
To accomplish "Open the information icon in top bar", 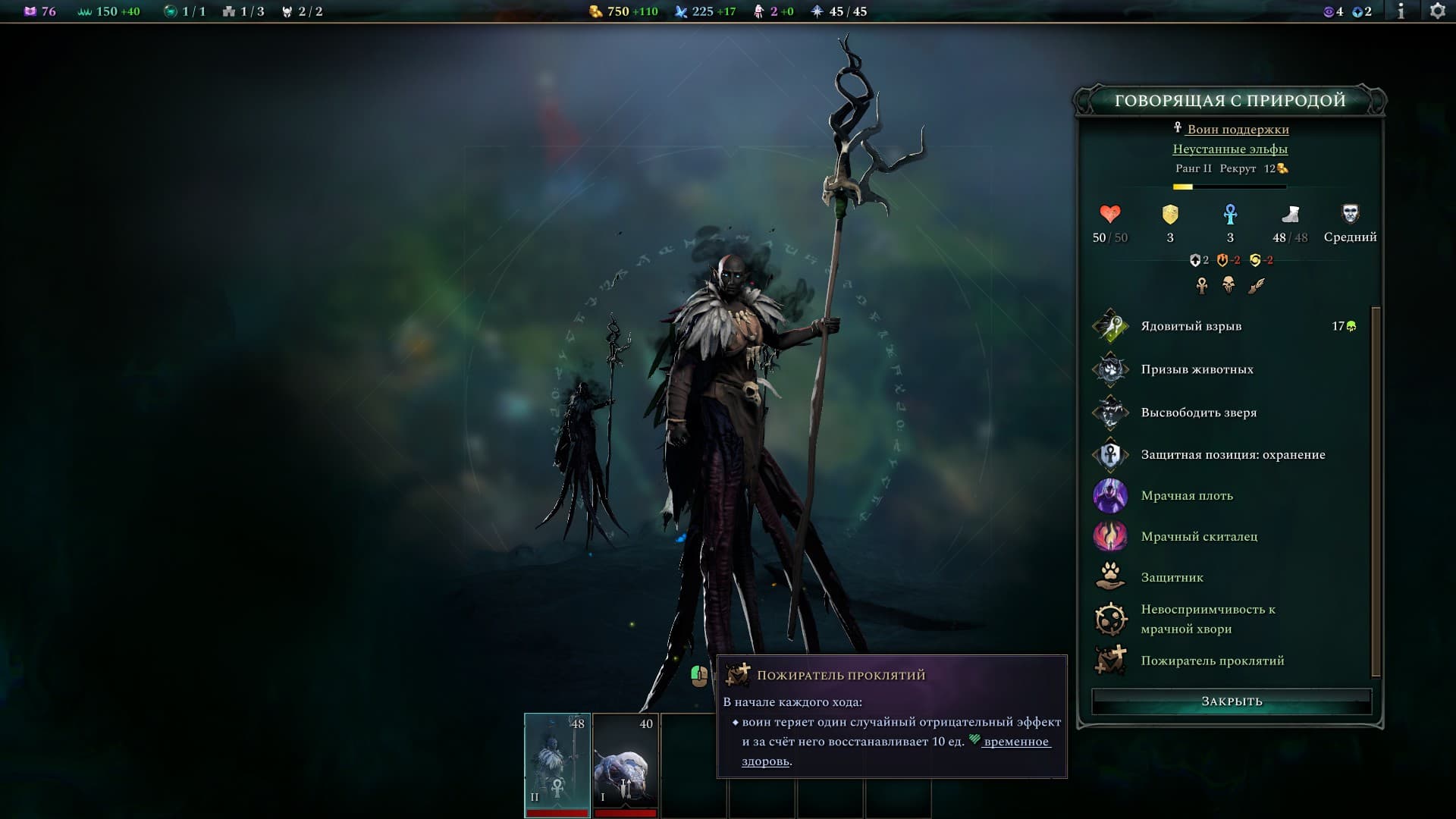I will 1401,11.
